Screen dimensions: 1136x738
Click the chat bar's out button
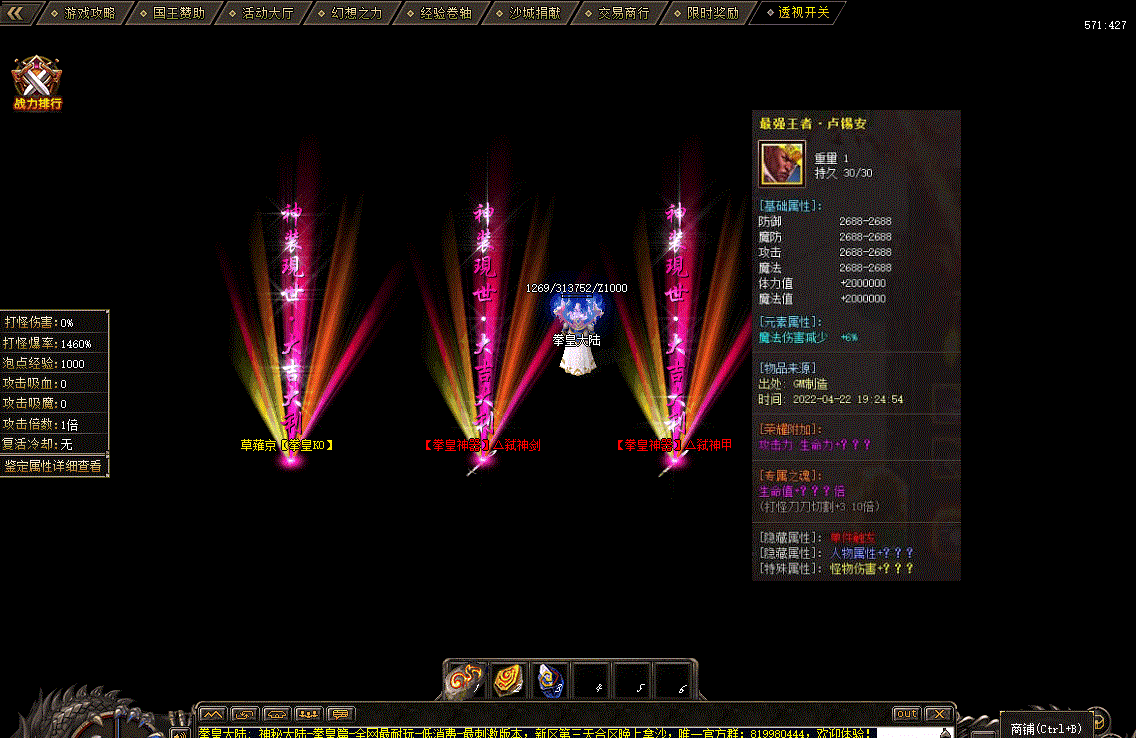point(906,714)
